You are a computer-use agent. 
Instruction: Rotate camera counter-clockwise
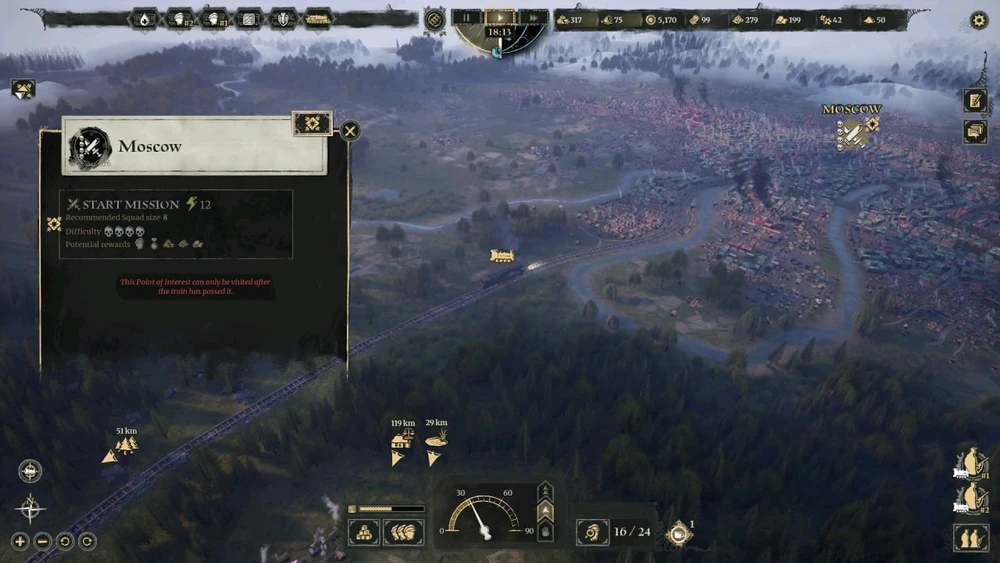pyautogui.click(x=65, y=541)
